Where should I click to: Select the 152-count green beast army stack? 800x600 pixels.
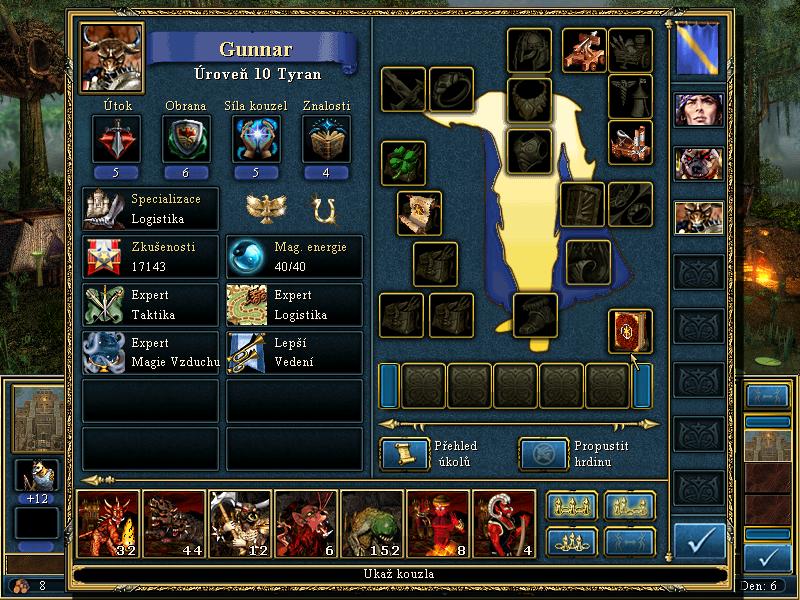370,523
